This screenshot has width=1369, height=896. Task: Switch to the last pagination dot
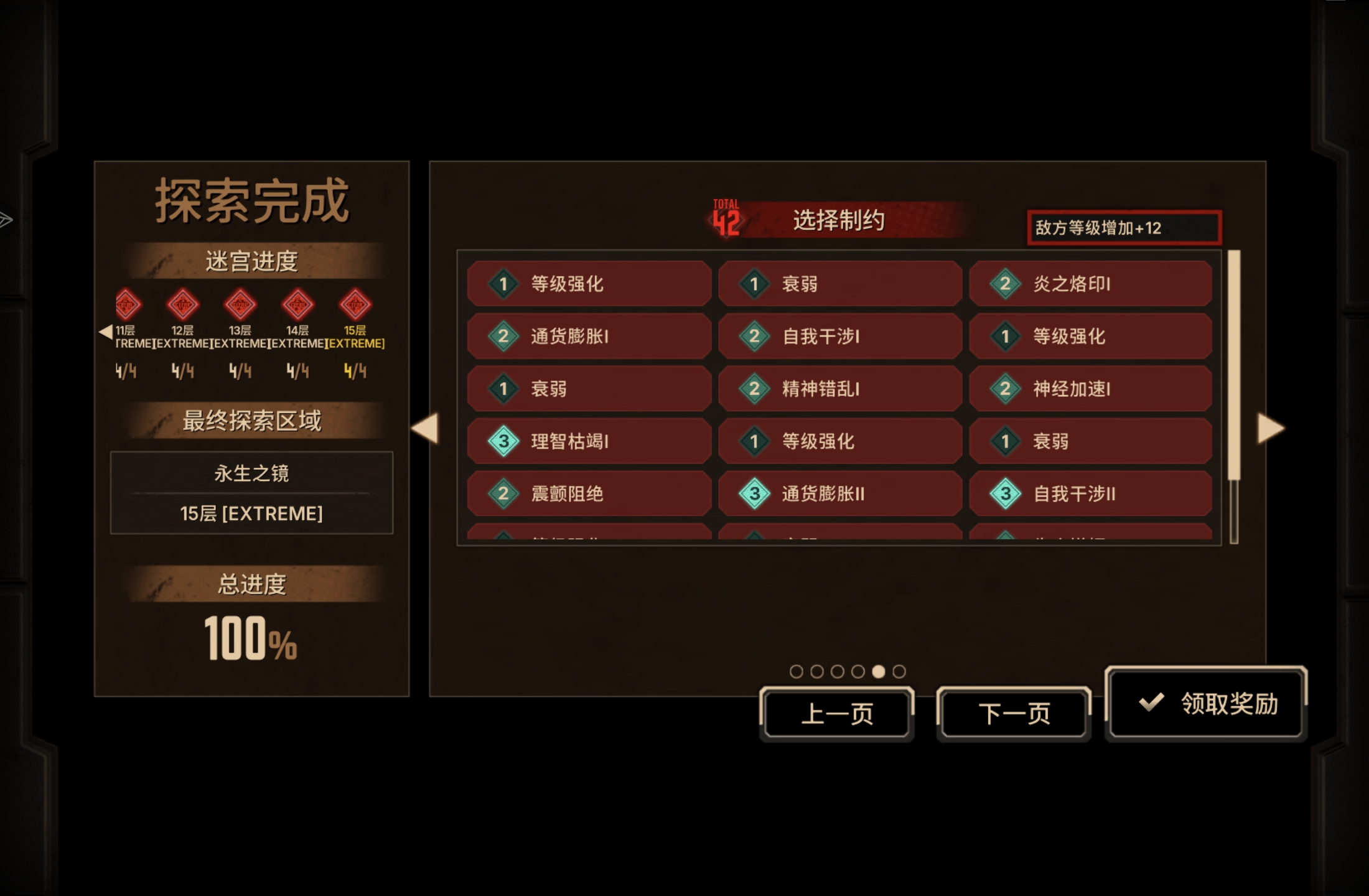898,670
